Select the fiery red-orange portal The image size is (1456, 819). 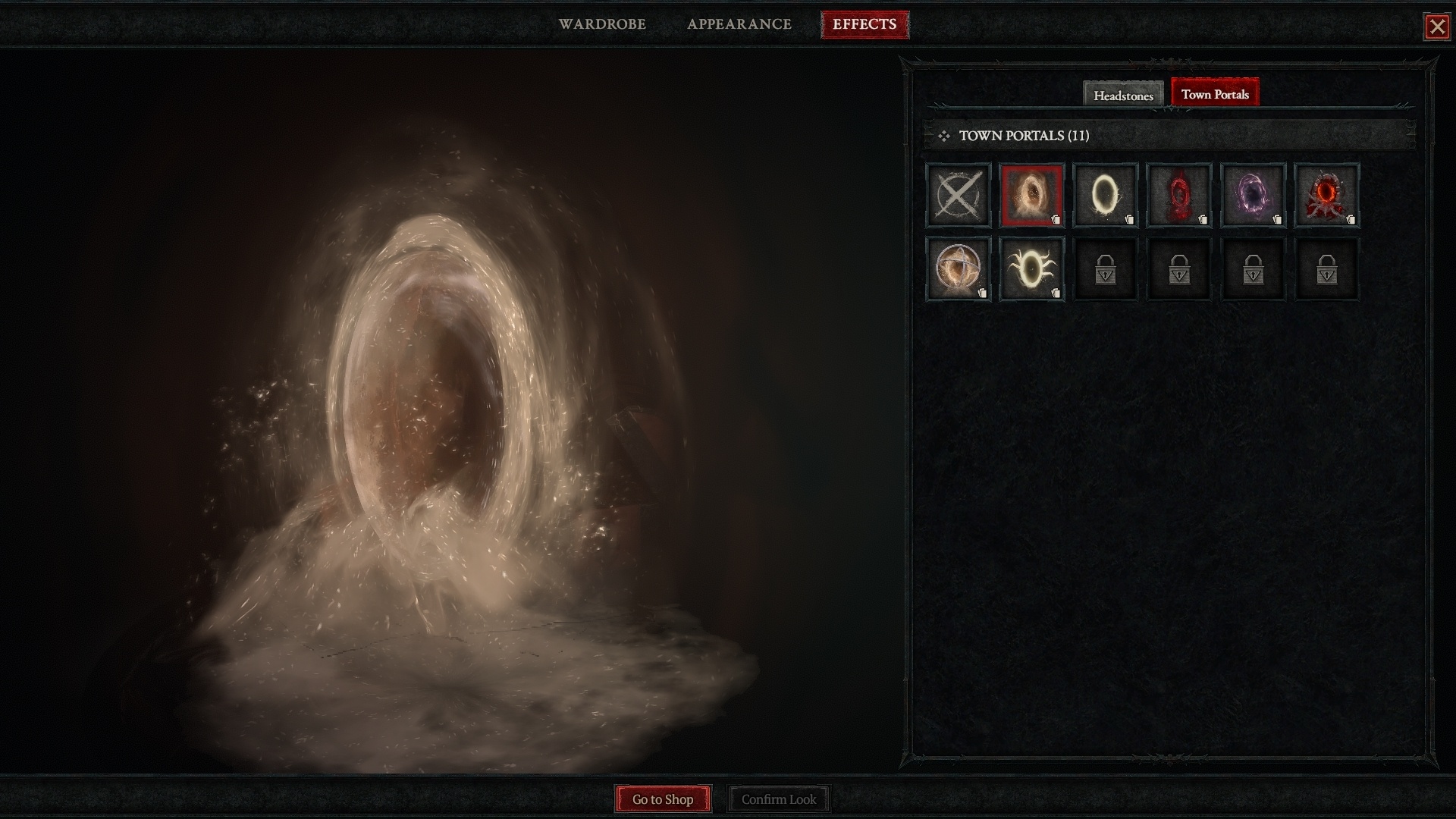point(1326,195)
